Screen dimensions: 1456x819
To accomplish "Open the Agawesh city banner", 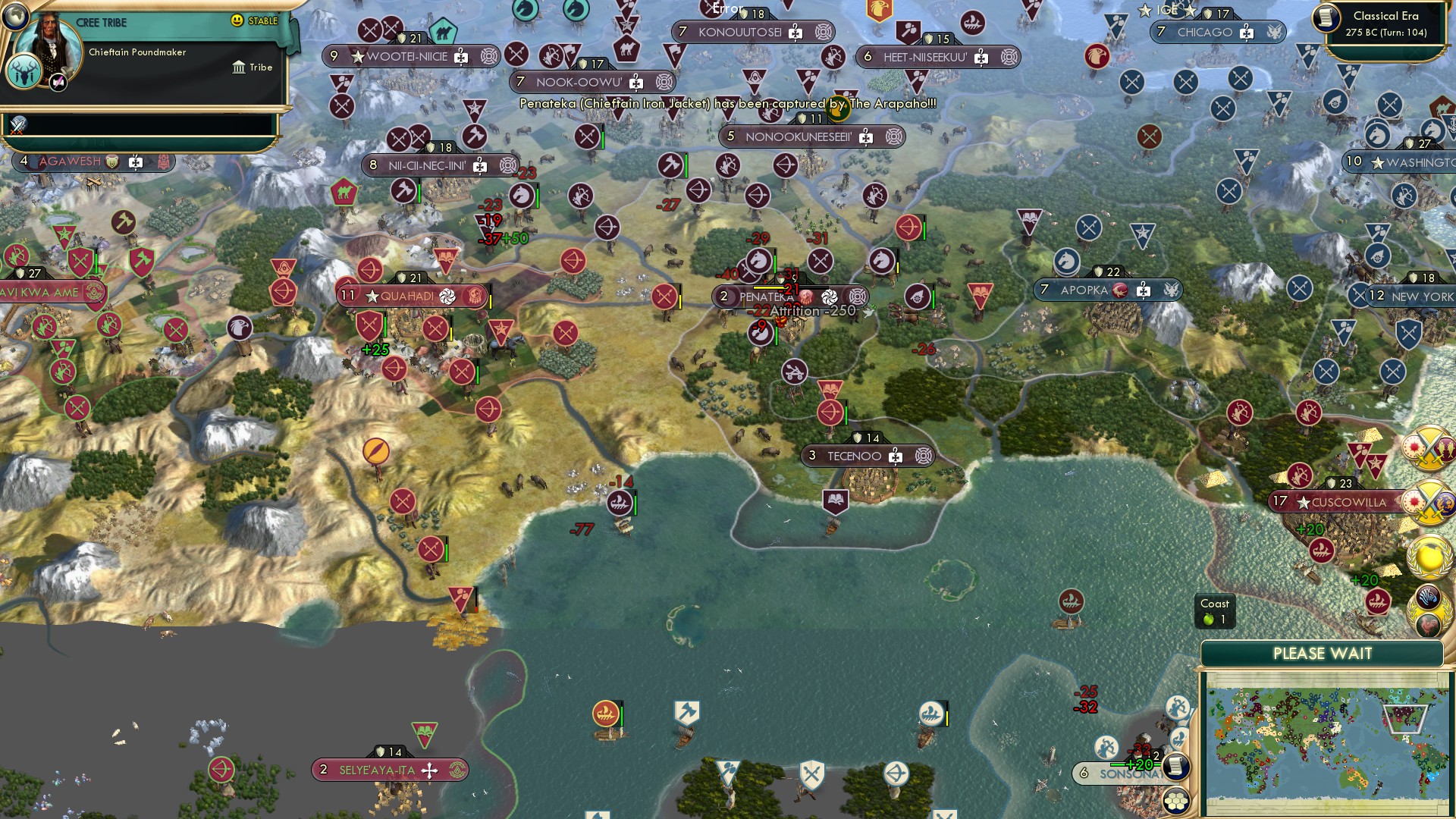I will point(70,162).
